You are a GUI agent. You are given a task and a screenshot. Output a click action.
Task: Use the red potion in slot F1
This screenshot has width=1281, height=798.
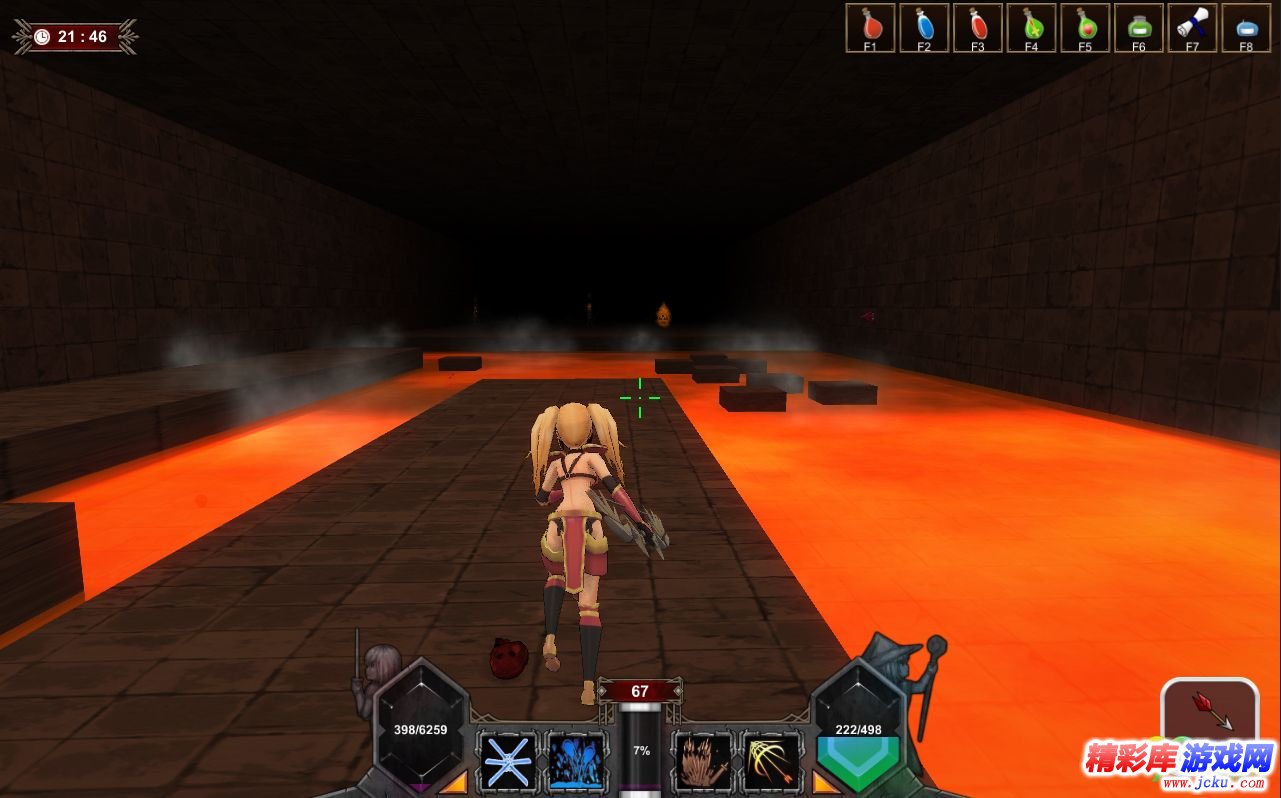(x=870, y=27)
